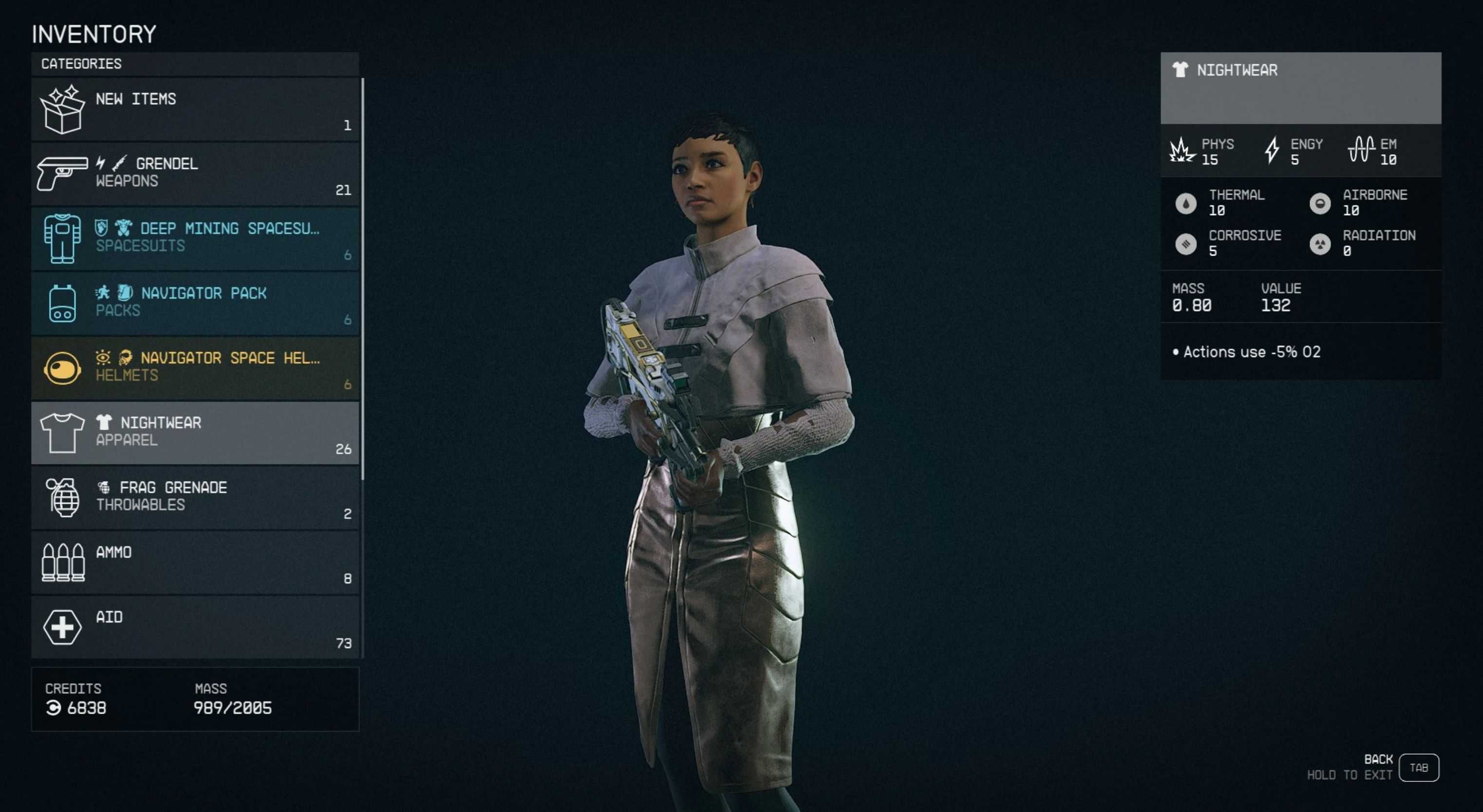This screenshot has height=812, width=1483.
Task: Show the Frag Grenade Throwables category
Action: (x=195, y=498)
